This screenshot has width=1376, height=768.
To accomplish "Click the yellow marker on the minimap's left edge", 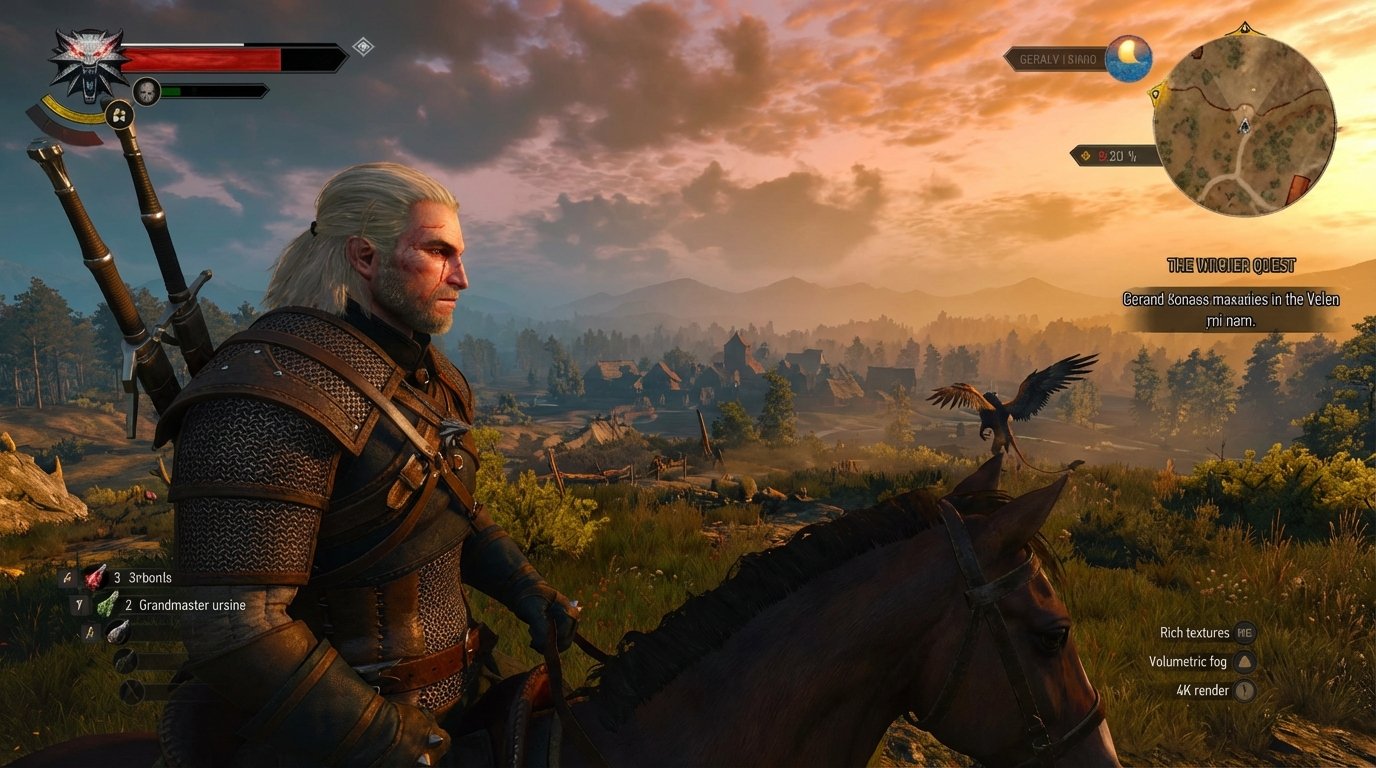I will click(x=1157, y=95).
